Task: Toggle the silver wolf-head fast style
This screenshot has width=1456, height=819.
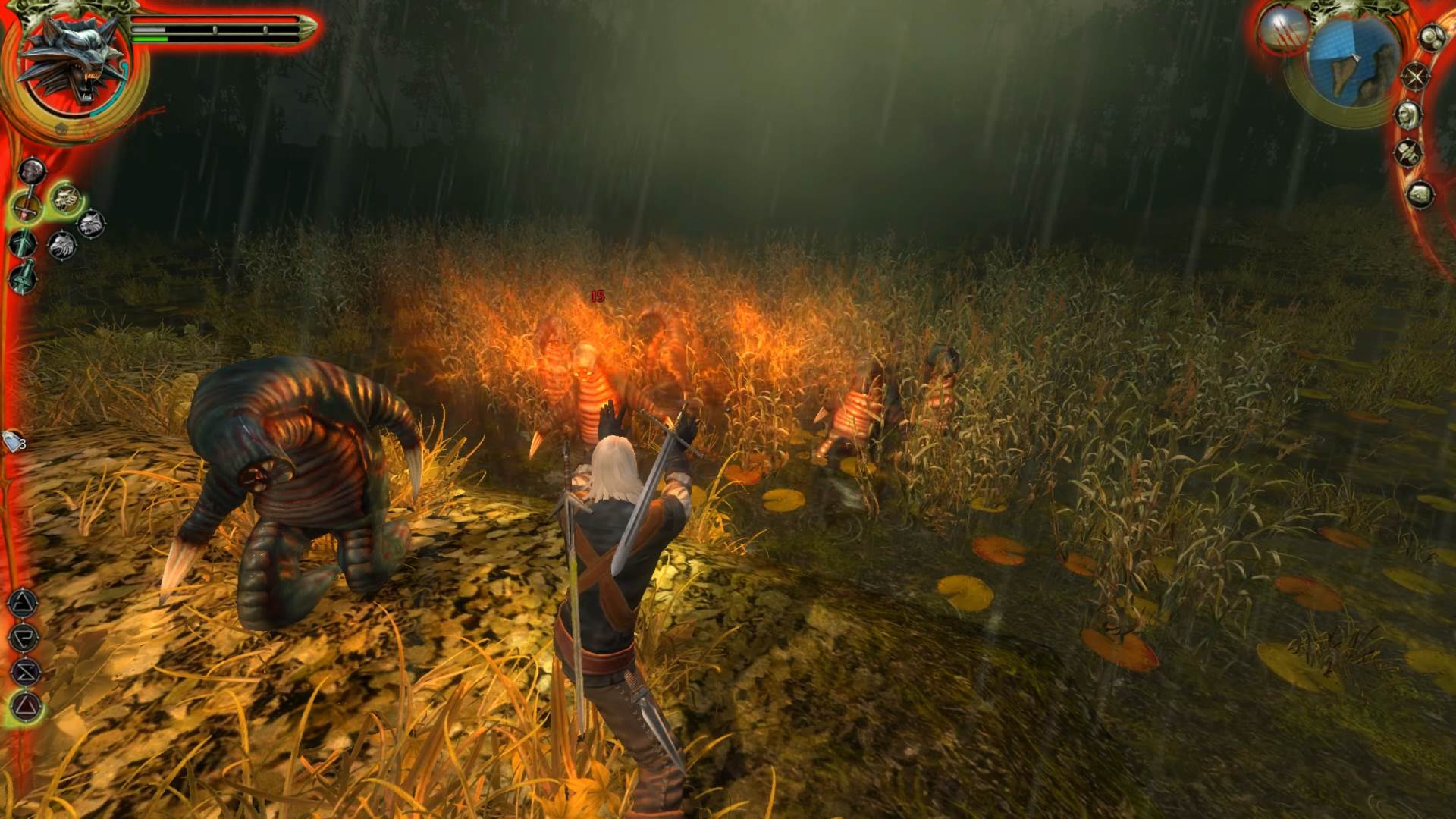Action: pos(90,221)
